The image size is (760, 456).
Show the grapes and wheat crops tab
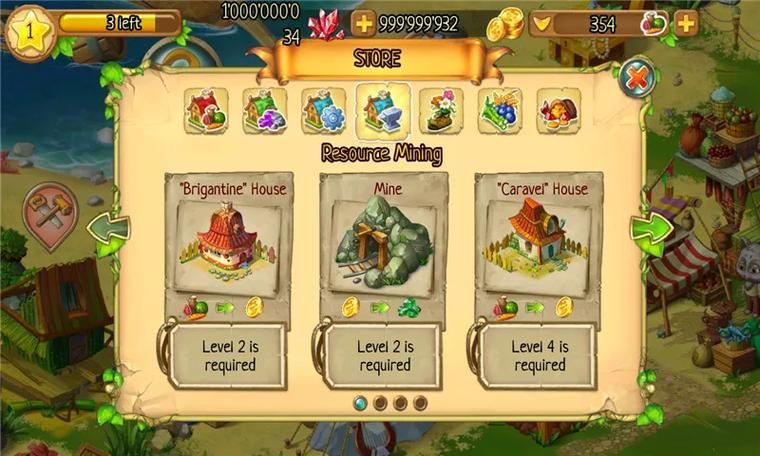[x=500, y=110]
